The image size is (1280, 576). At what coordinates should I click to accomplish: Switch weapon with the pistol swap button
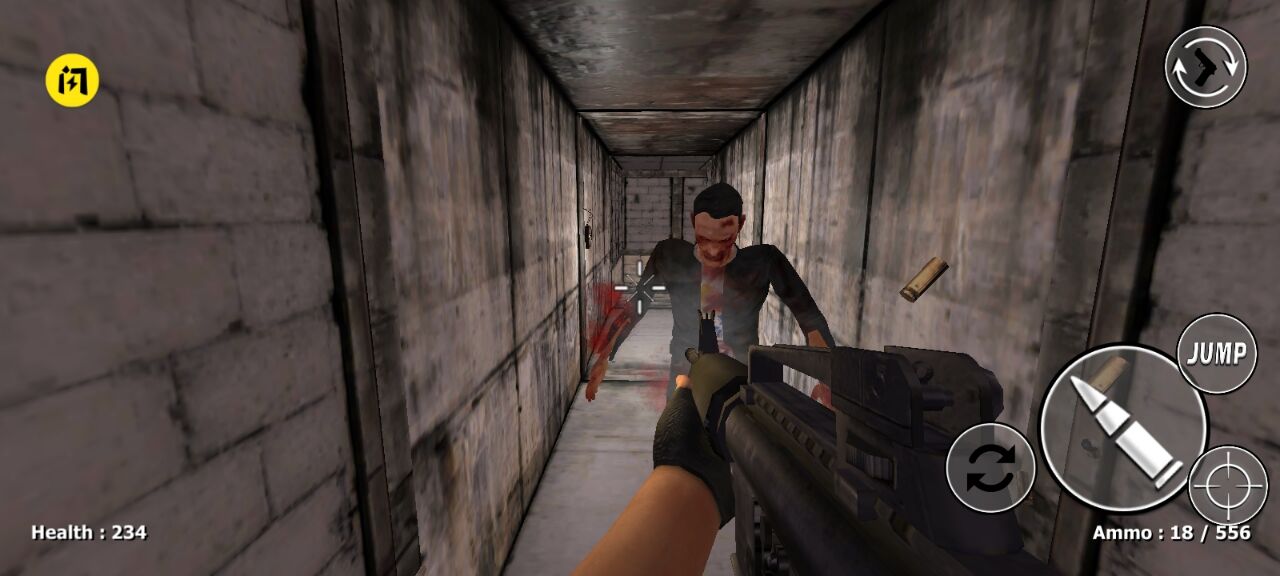pos(1205,67)
